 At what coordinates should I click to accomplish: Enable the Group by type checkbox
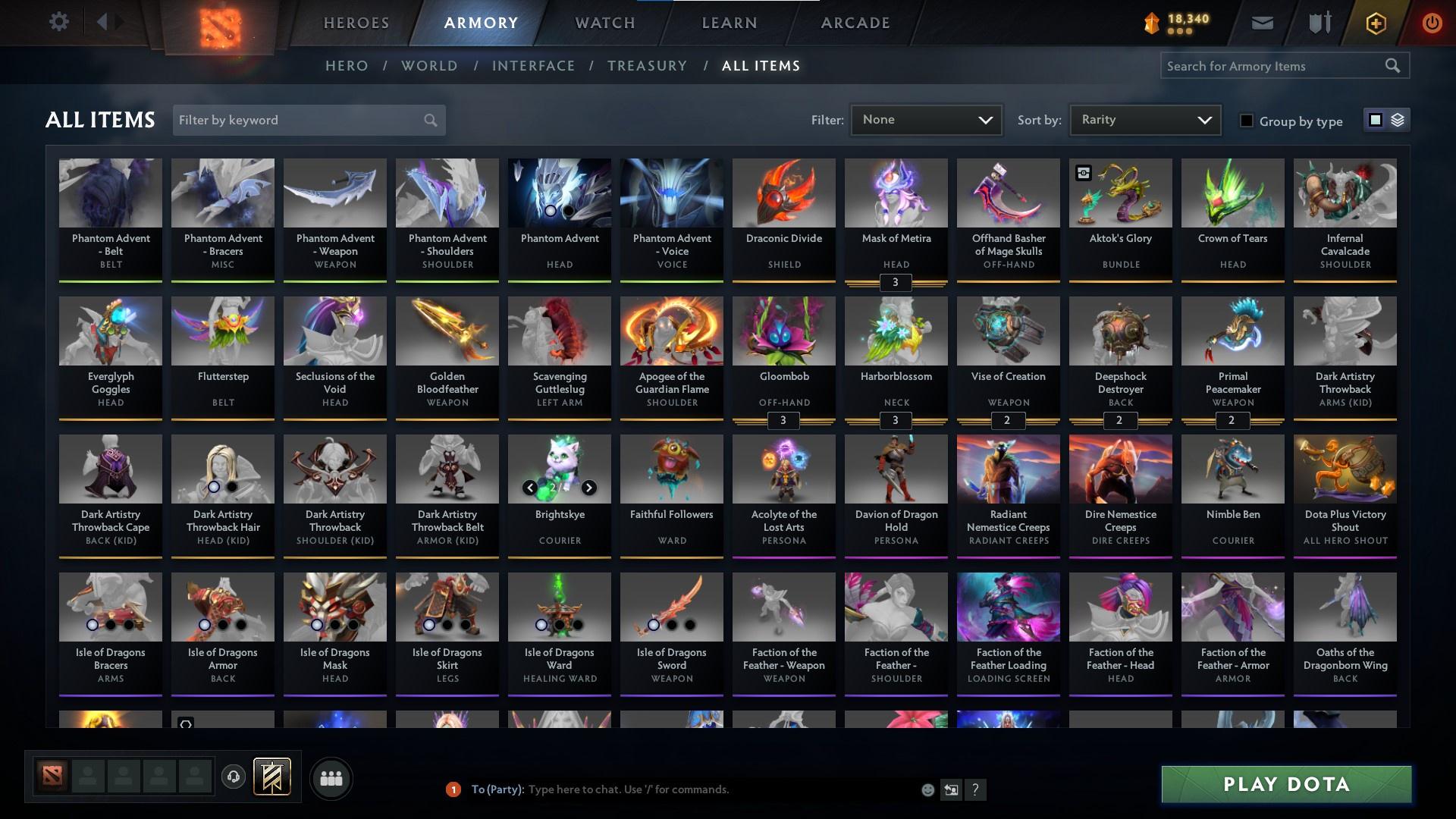click(x=1247, y=120)
